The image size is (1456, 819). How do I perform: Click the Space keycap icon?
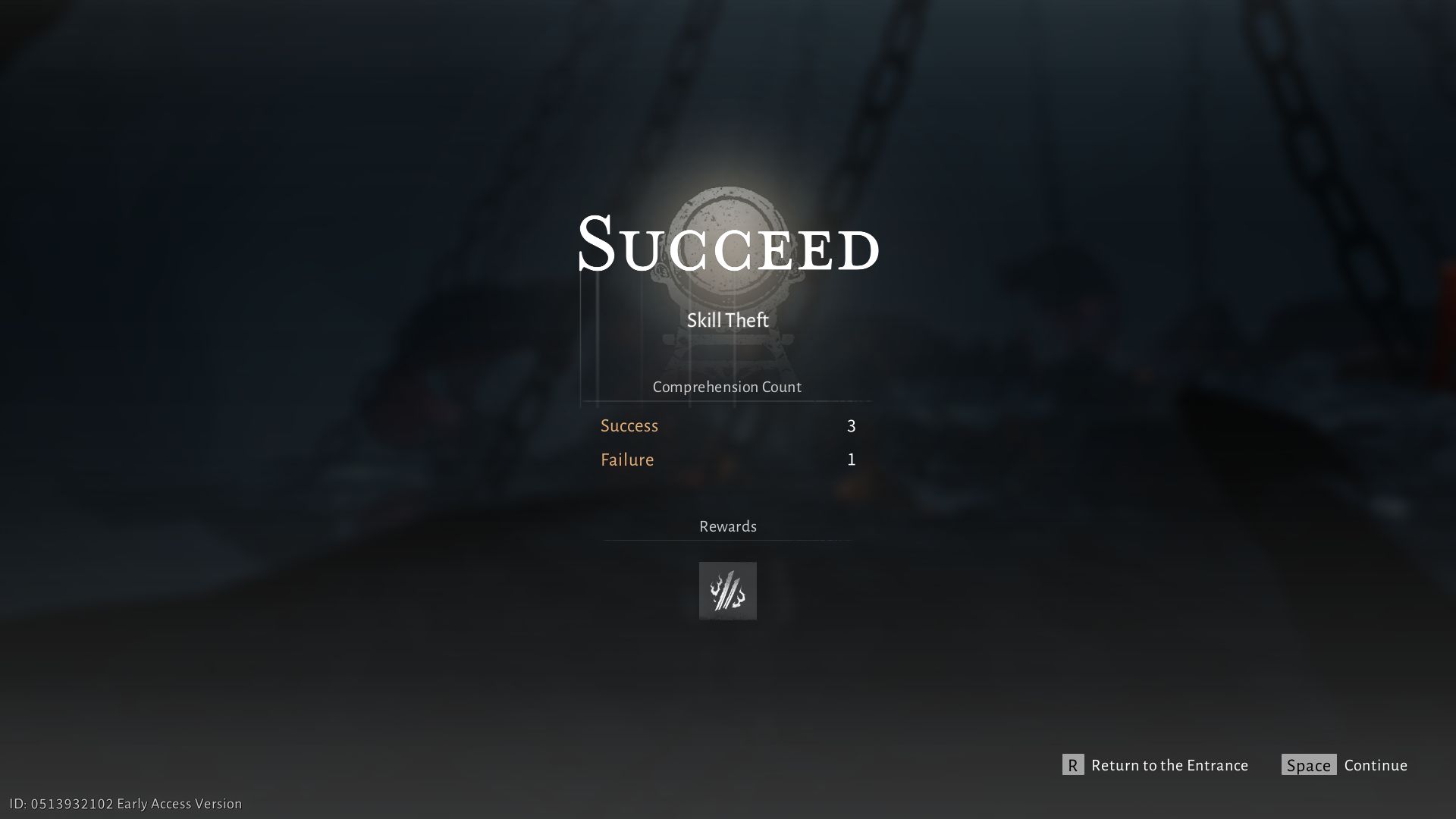[1308, 765]
